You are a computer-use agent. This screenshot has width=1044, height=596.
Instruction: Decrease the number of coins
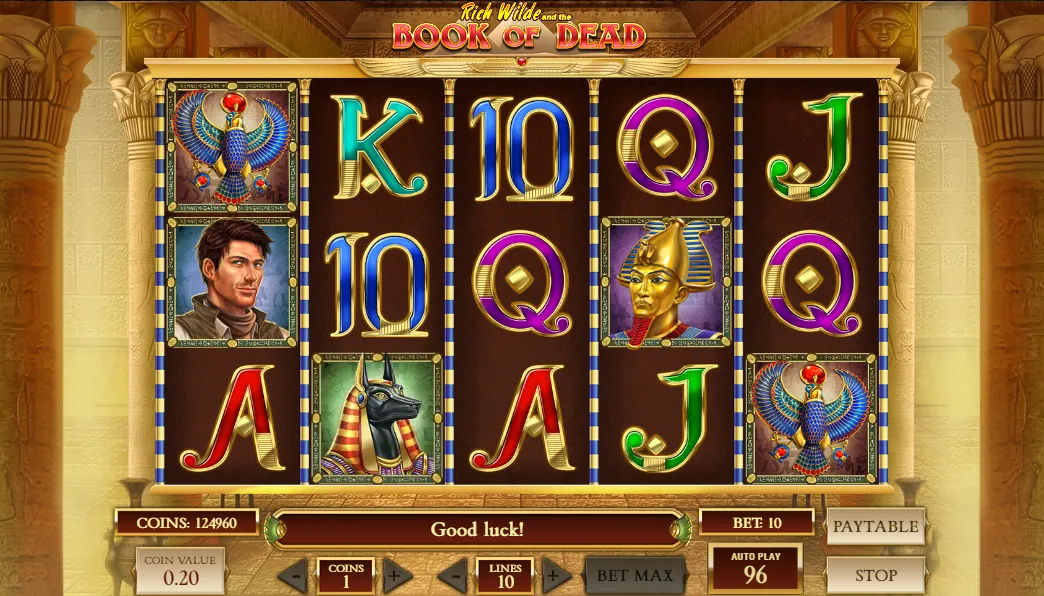tap(293, 575)
